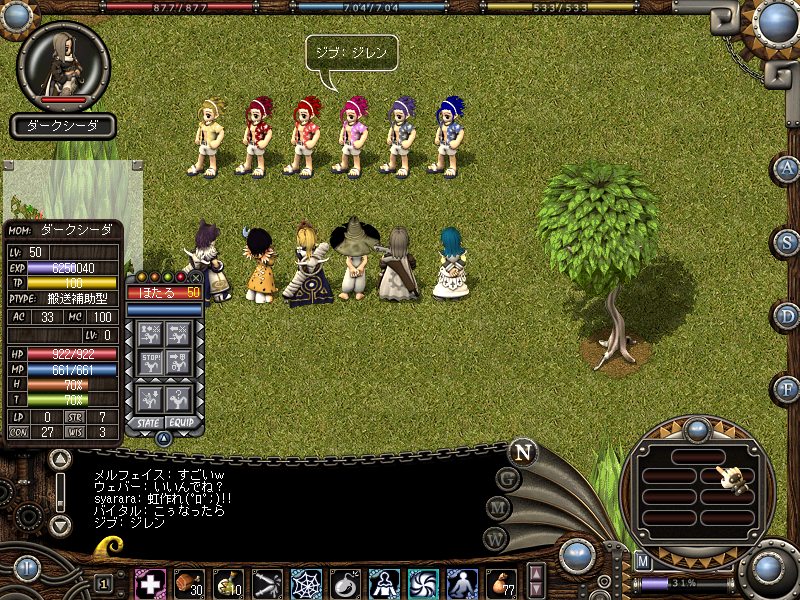Screen dimensions: 800x600
Task: Click the STOP! command icon
Action: [x=151, y=361]
